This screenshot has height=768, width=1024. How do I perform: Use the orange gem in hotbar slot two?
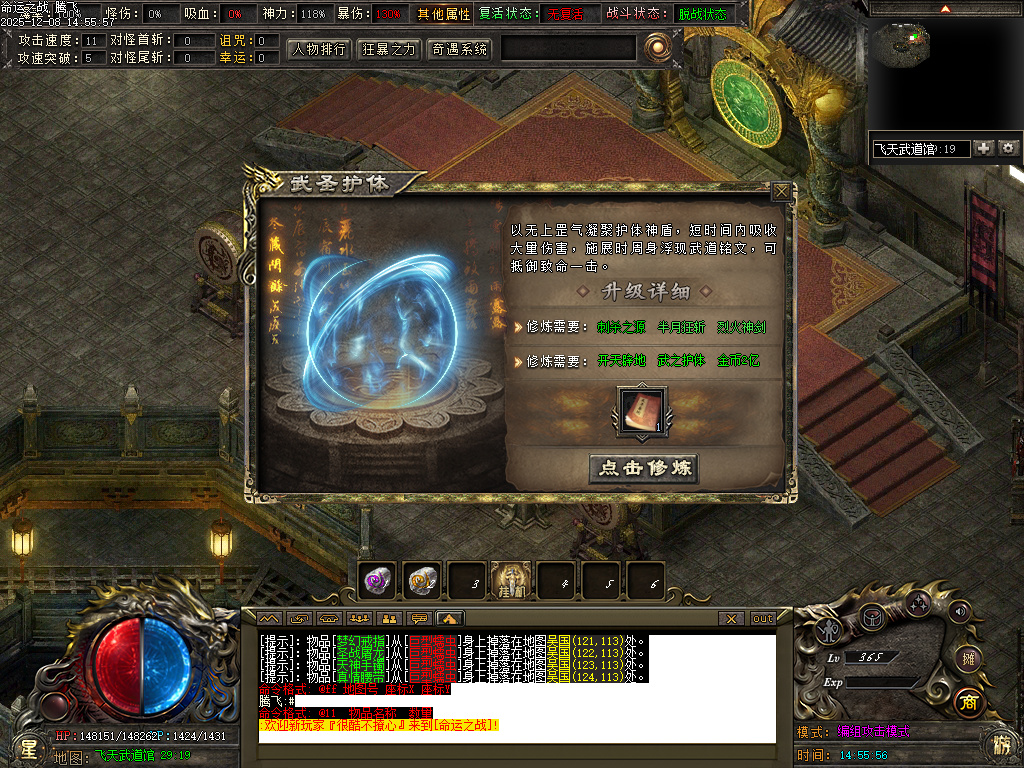coord(421,579)
